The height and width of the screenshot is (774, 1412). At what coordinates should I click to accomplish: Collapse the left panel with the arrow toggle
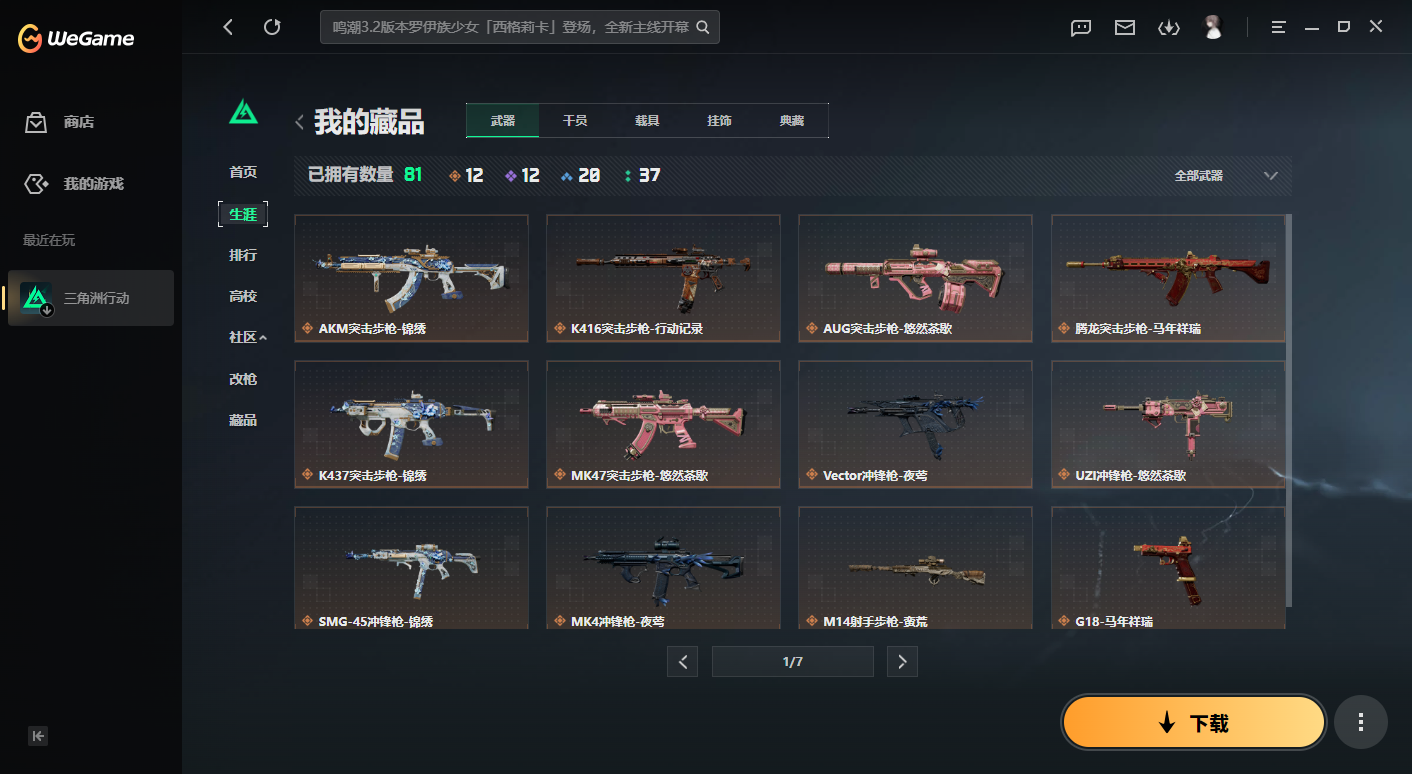pos(38,735)
